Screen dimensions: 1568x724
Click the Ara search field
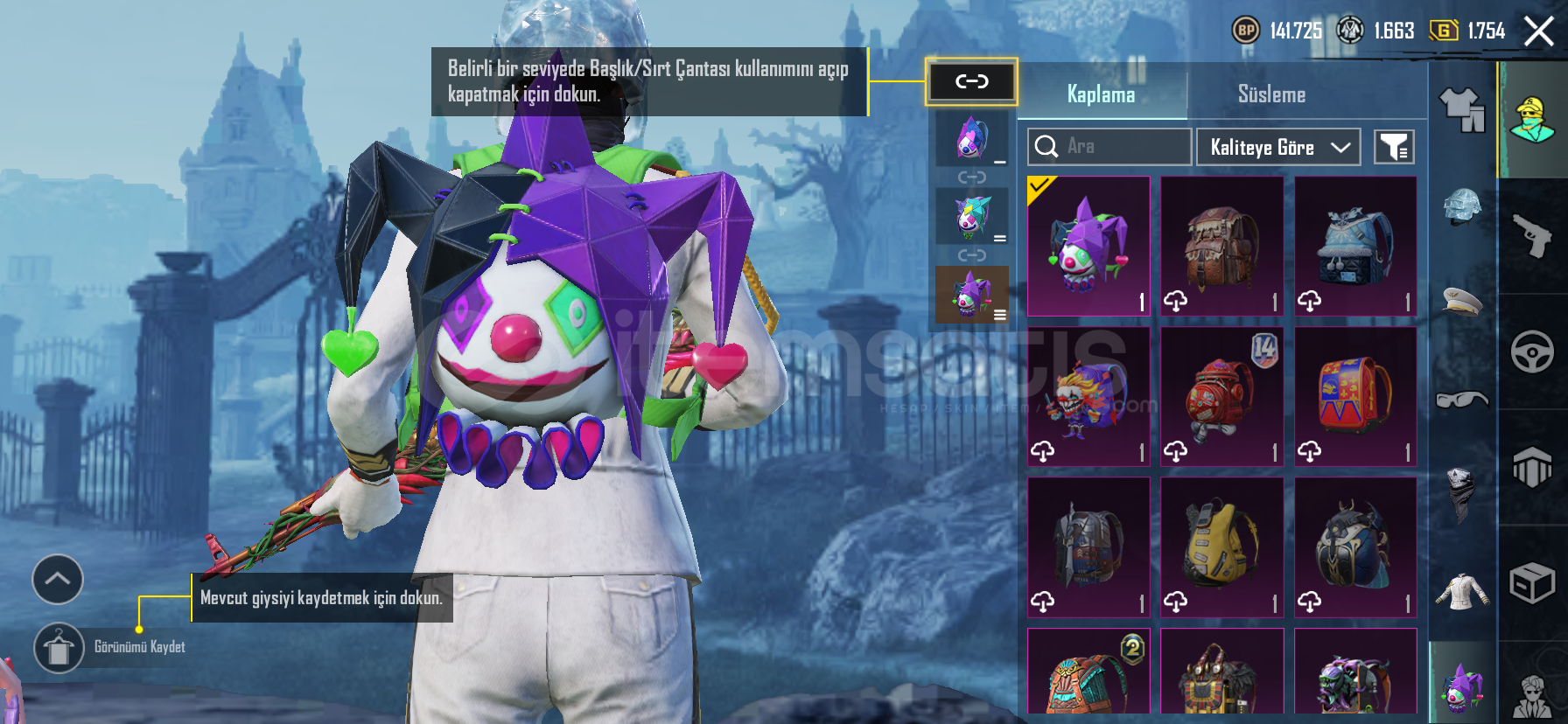(x=1109, y=147)
